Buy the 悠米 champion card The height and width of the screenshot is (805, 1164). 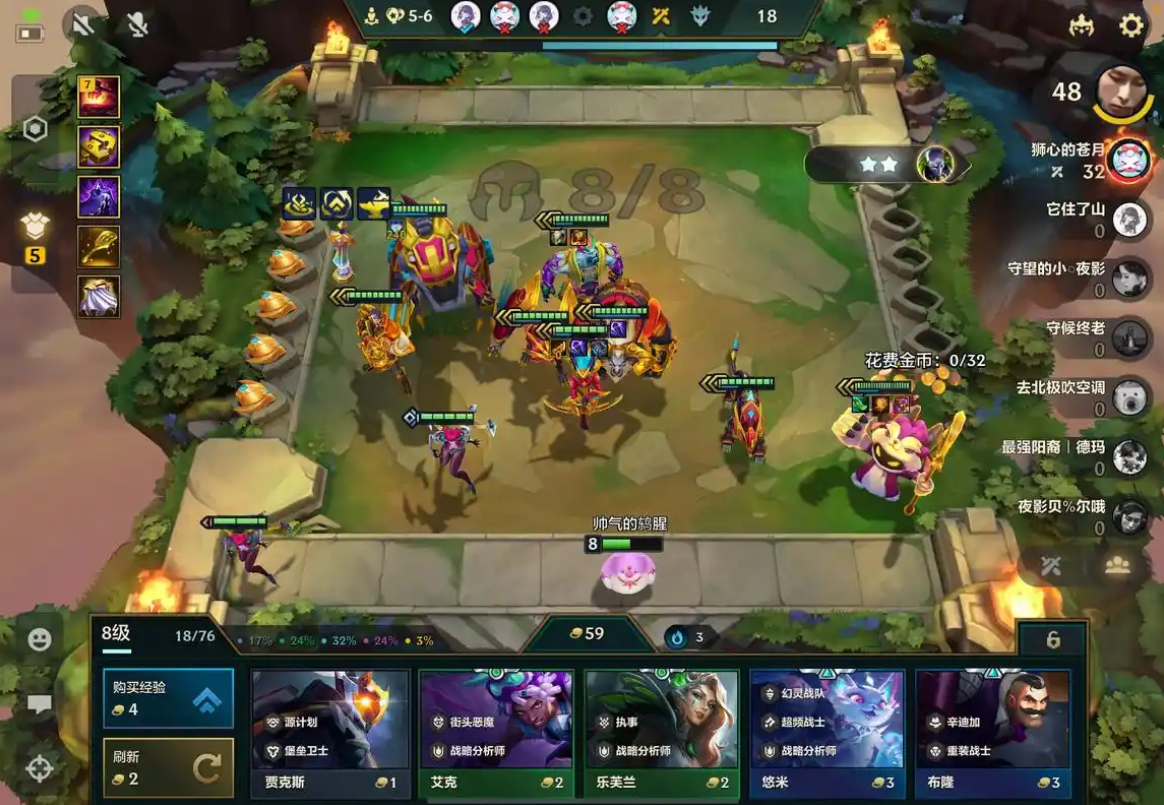pos(827,733)
